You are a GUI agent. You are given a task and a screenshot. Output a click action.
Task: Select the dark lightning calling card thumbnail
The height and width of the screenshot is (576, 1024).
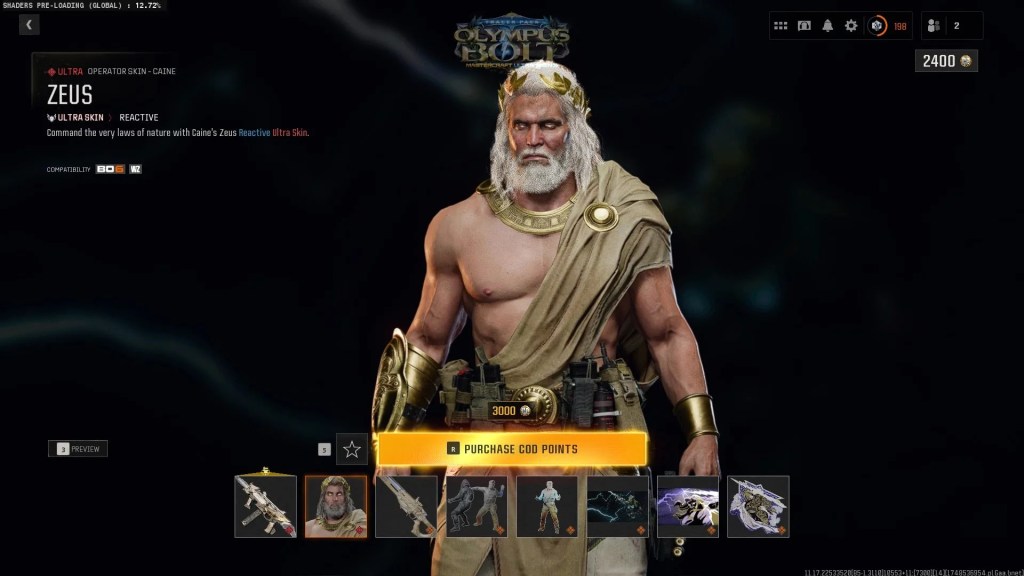point(617,506)
